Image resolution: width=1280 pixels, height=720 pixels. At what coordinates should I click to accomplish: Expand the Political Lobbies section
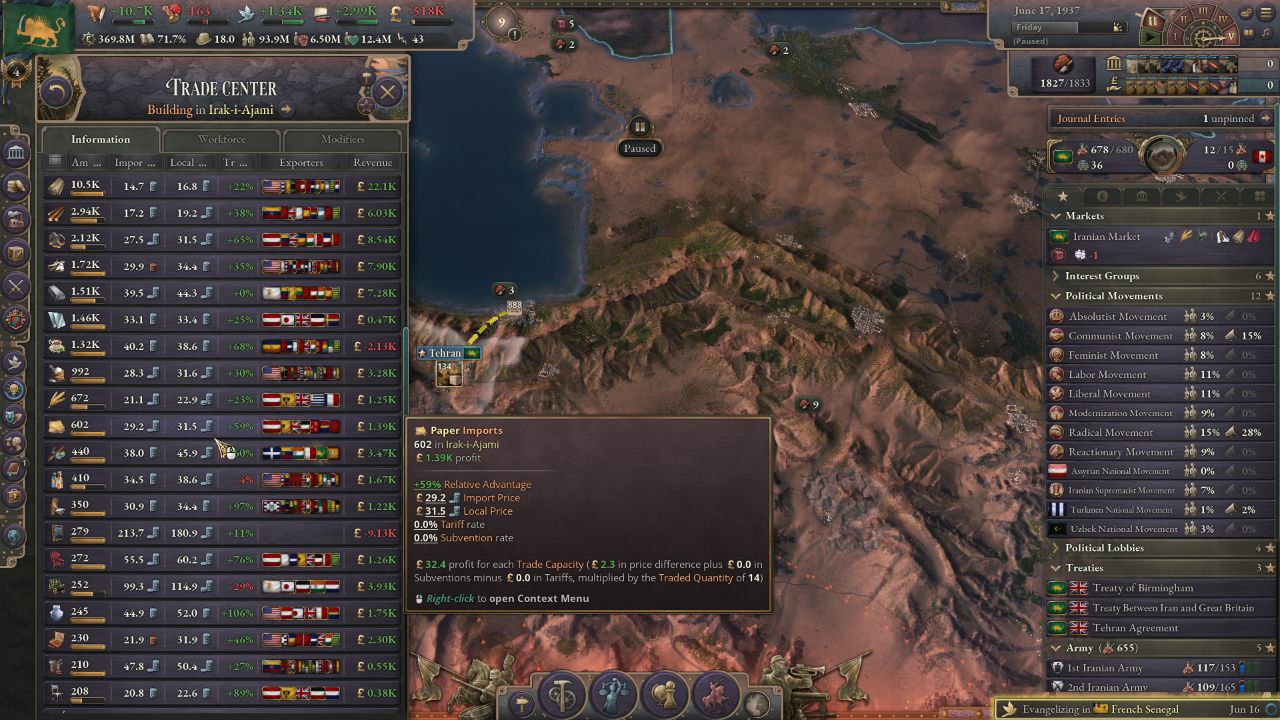coord(1055,548)
